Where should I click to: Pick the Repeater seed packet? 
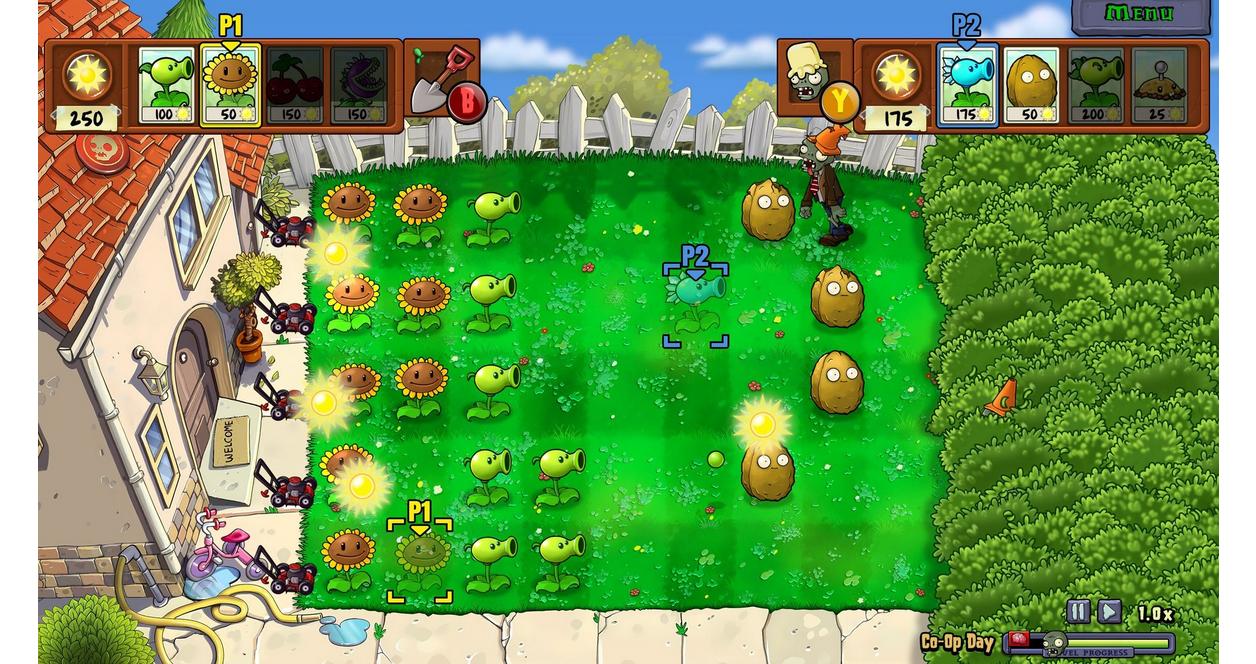(x=1096, y=85)
